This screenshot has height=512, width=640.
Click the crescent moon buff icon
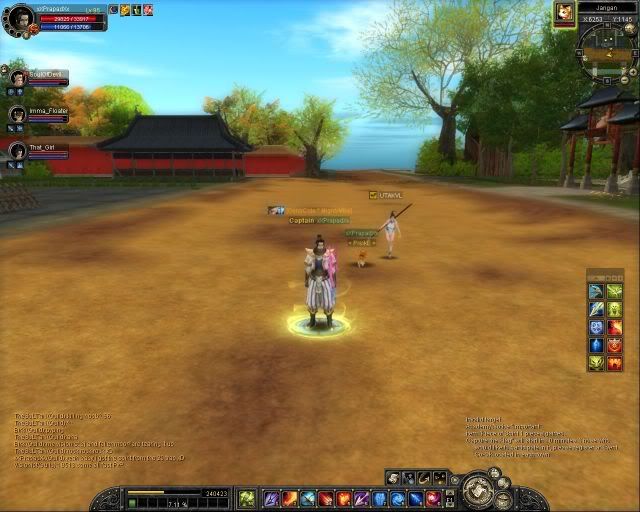pos(114,10)
